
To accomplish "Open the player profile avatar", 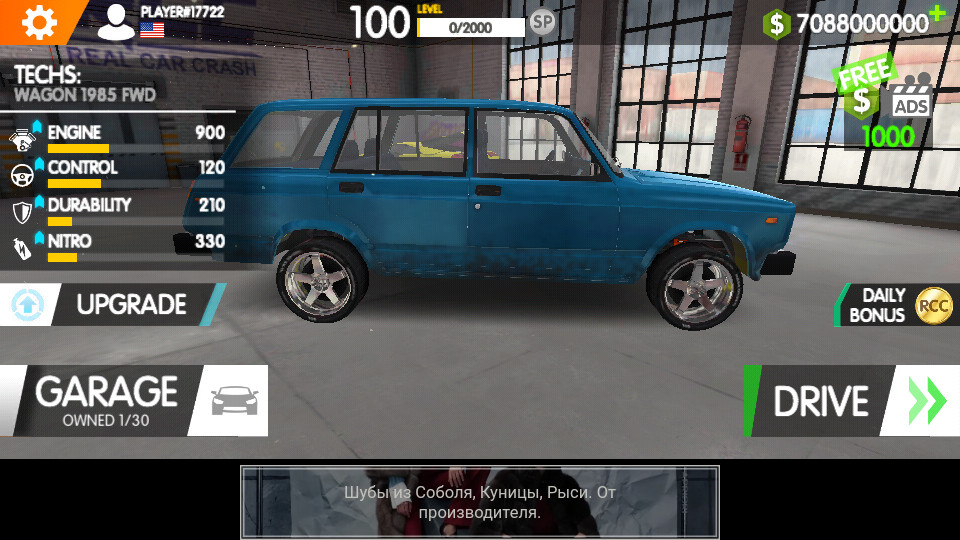I will [116, 21].
